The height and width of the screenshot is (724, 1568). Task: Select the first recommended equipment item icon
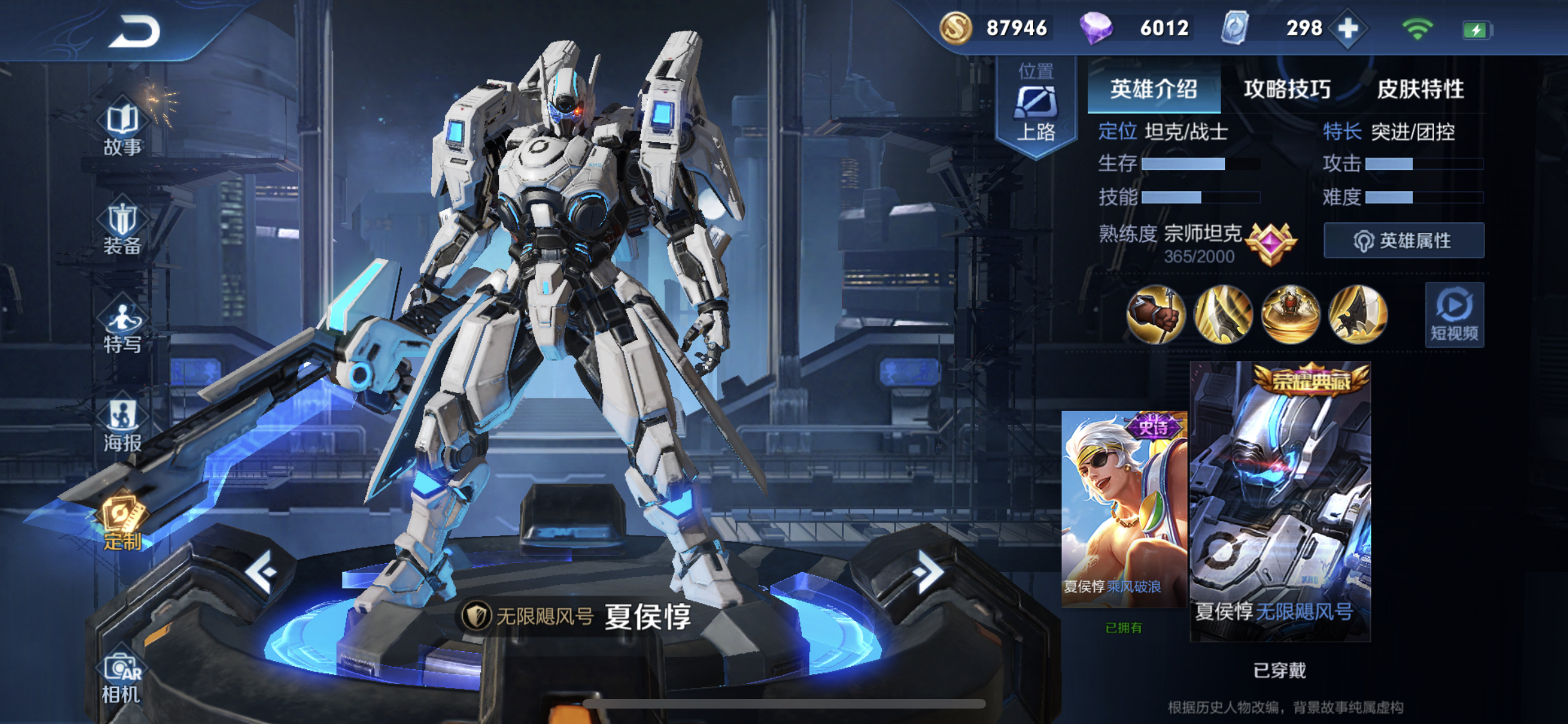pos(1155,314)
